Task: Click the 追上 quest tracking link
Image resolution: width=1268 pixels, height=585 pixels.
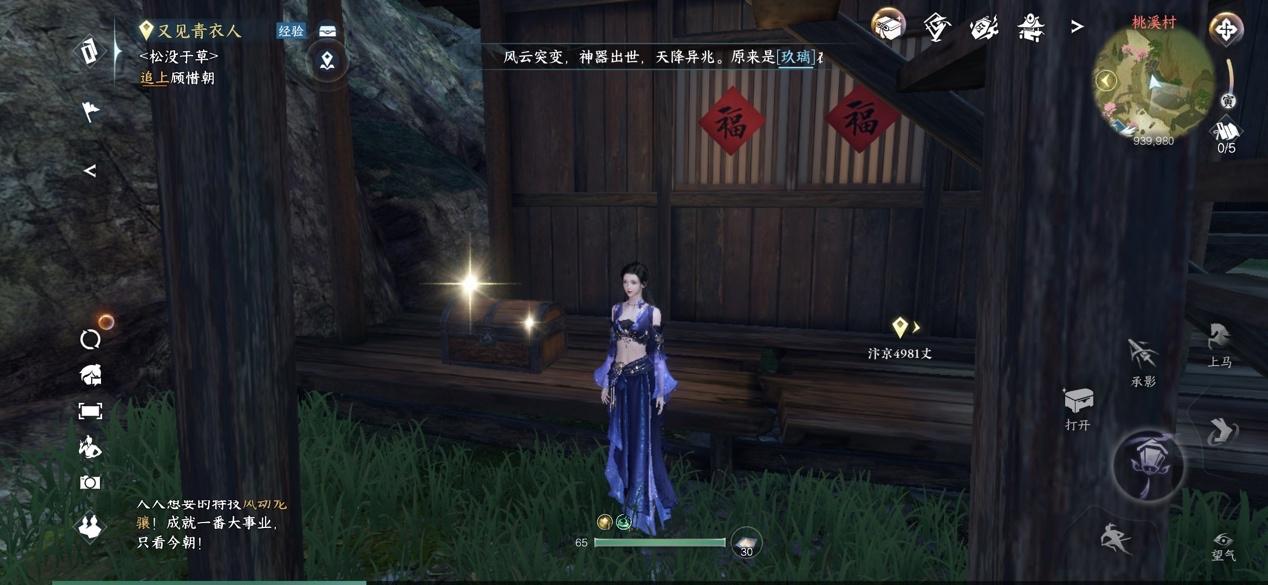Action: point(154,78)
